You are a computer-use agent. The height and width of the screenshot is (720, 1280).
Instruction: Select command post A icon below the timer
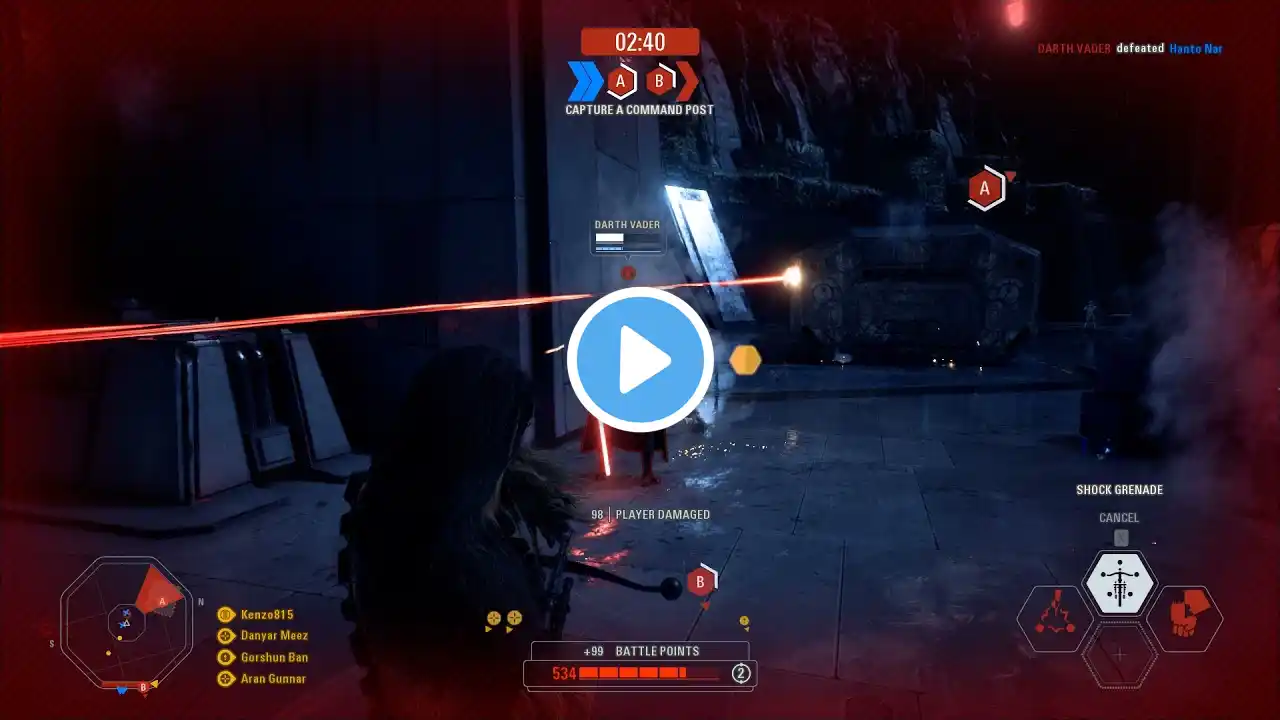point(621,81)
